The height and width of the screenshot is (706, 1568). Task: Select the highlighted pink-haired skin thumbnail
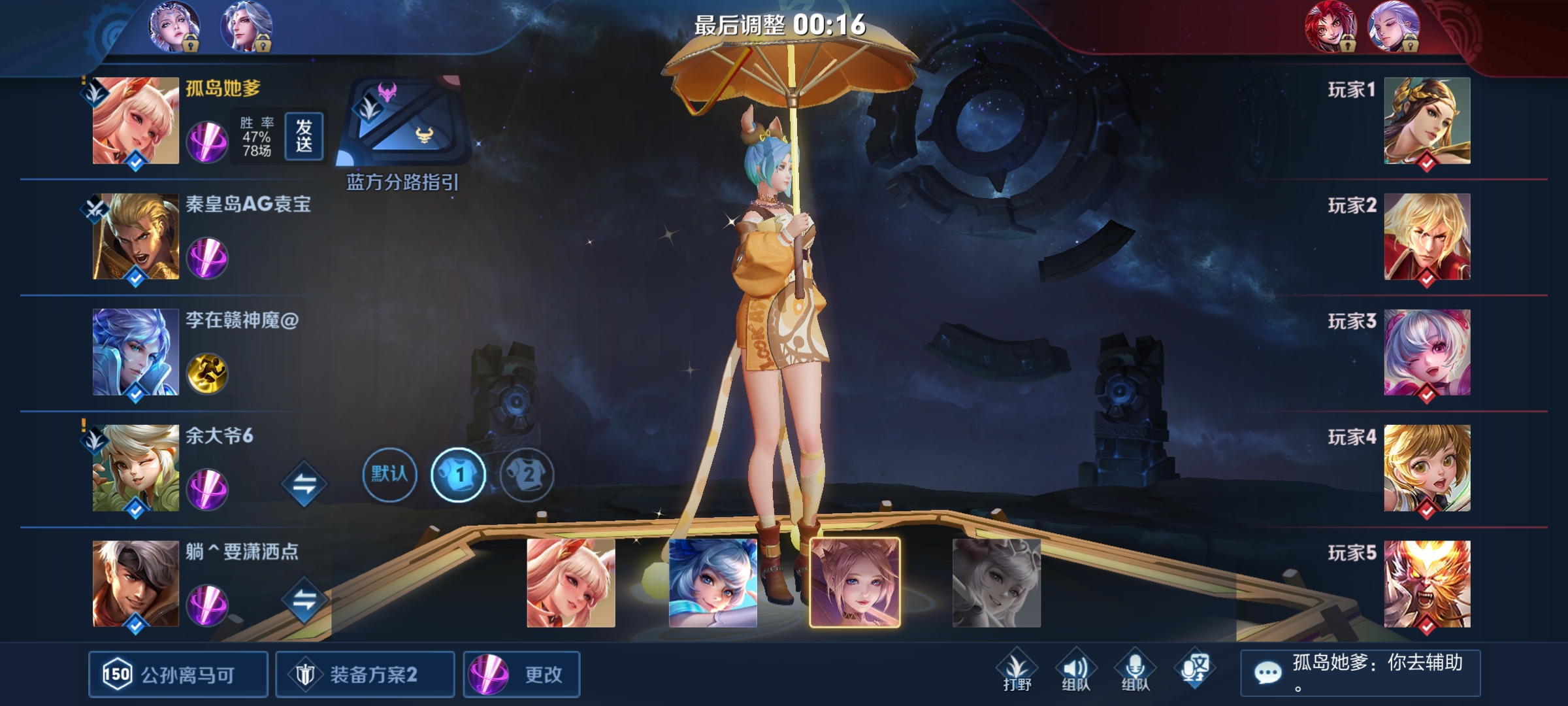point(855,582)
